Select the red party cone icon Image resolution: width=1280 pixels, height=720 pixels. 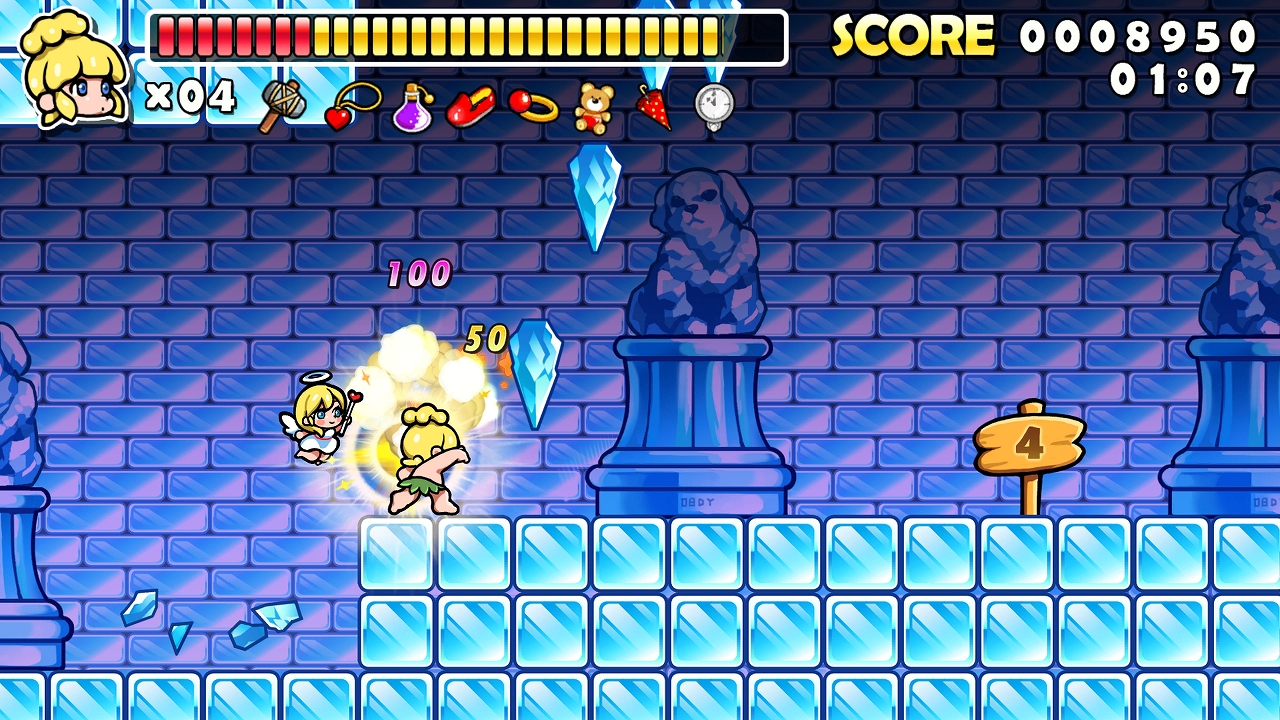point(652,108)
